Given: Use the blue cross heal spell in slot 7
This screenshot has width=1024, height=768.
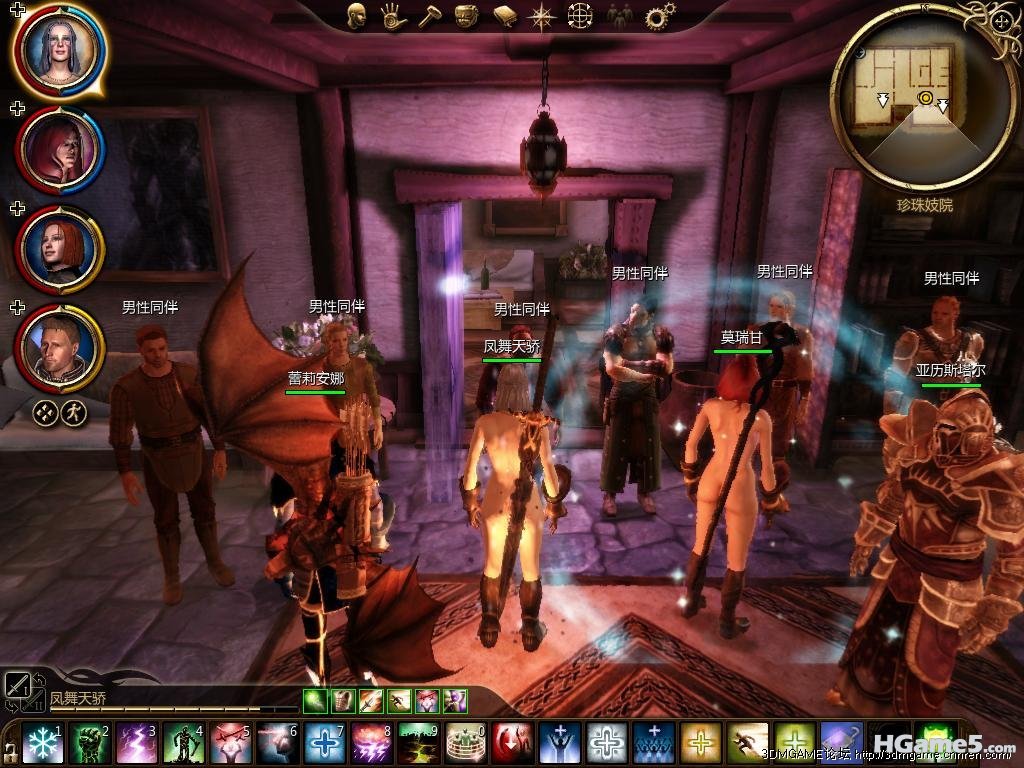Looking at the screenshot, I should [325, 743].
